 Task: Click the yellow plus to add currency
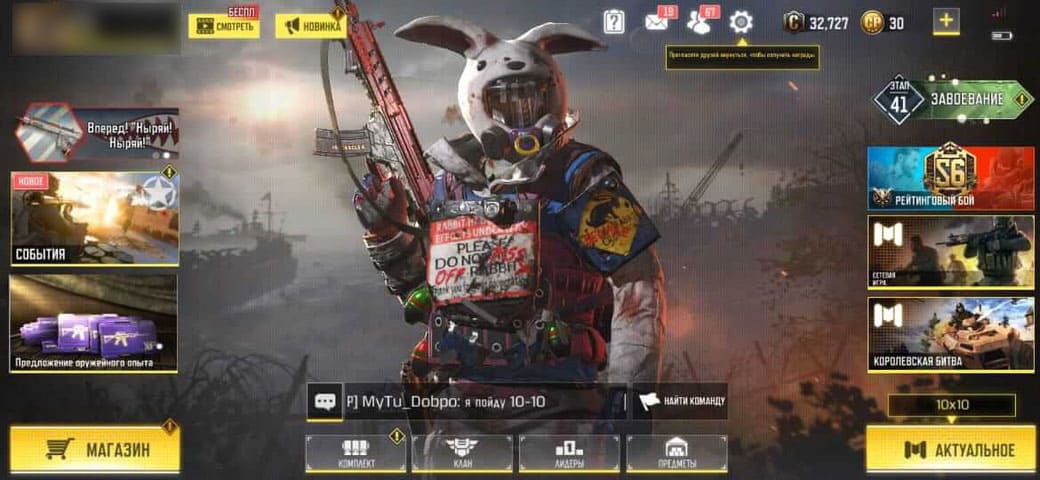click(x=946, y=20)
